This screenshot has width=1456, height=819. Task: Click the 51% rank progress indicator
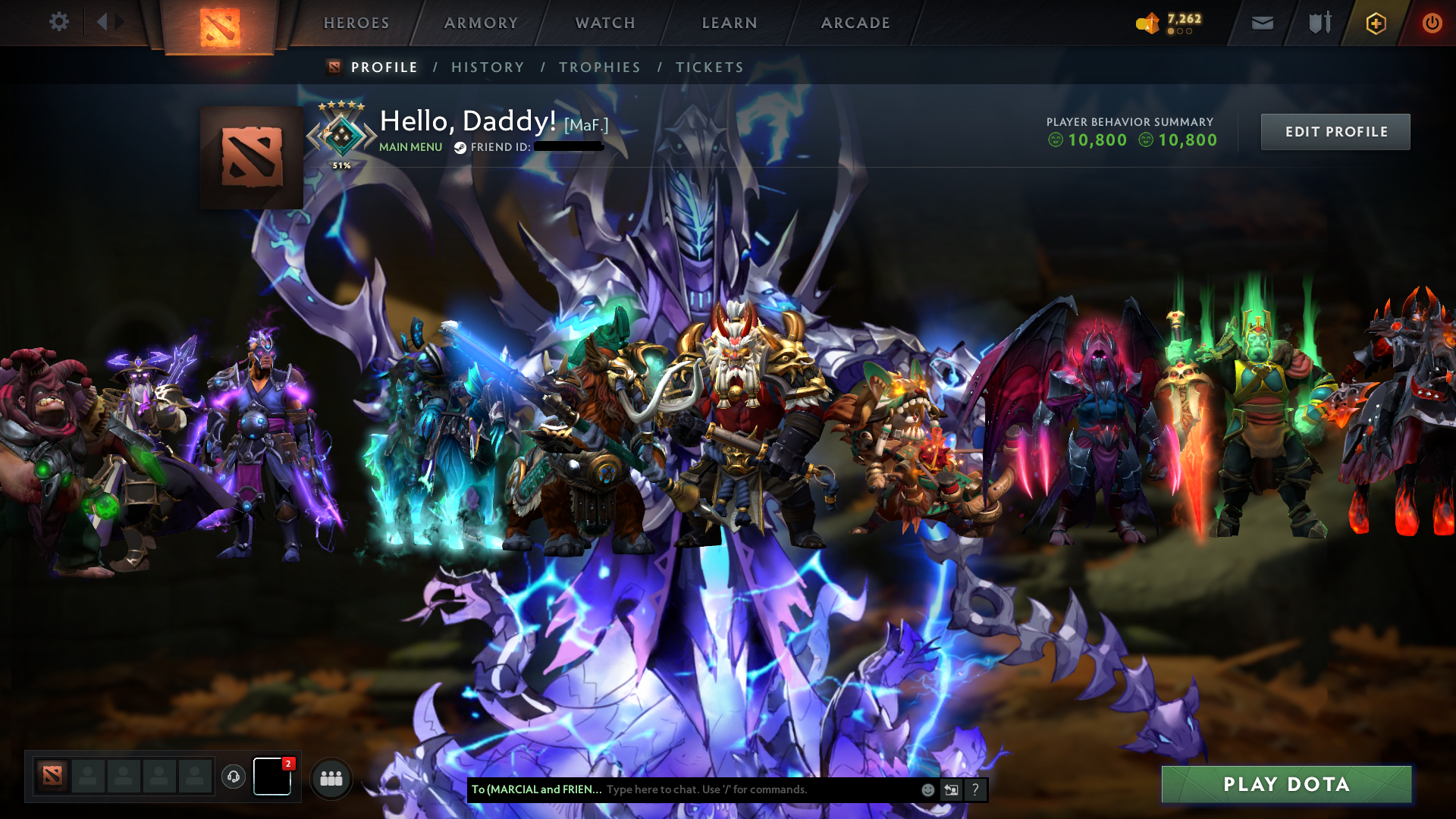point(340,163)
